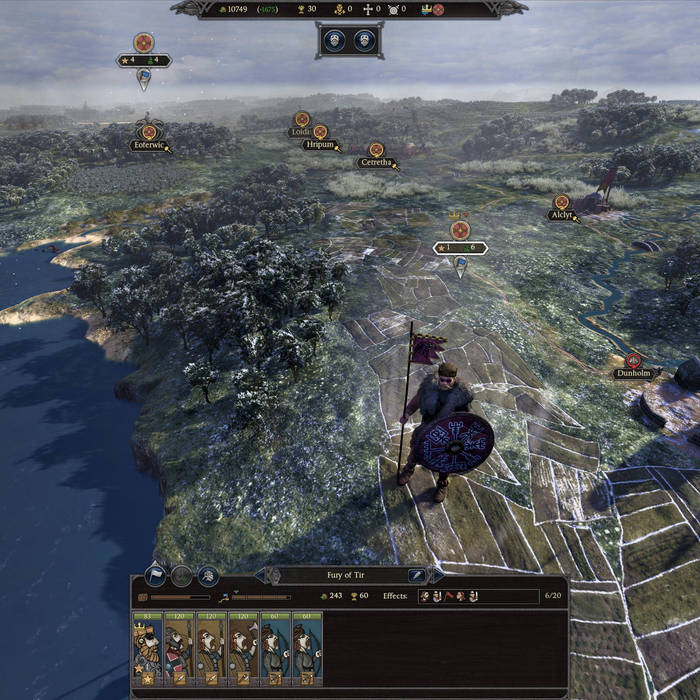
Task: Click the Cetretha settlement label
Action: click(x=376, y=162)
